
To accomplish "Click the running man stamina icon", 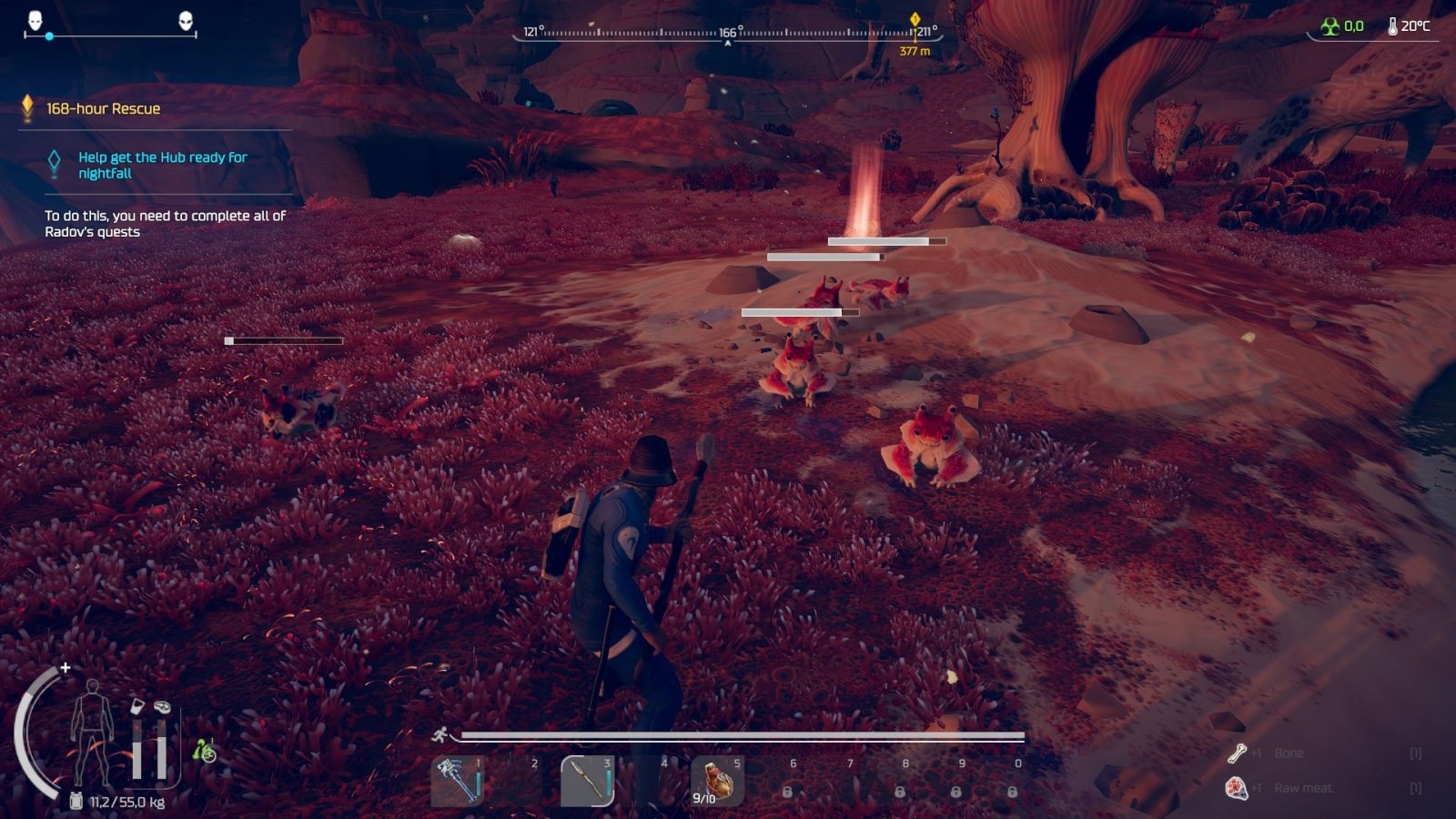I will coord(440,735).
